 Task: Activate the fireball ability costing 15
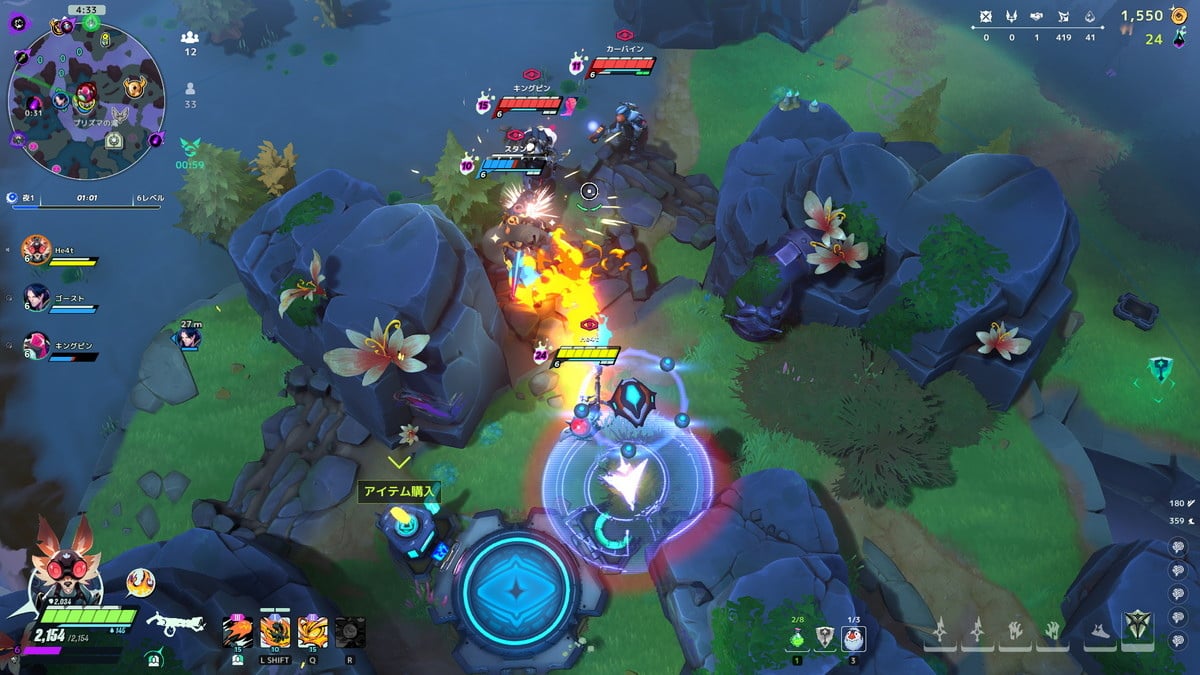tap(238, 632)
